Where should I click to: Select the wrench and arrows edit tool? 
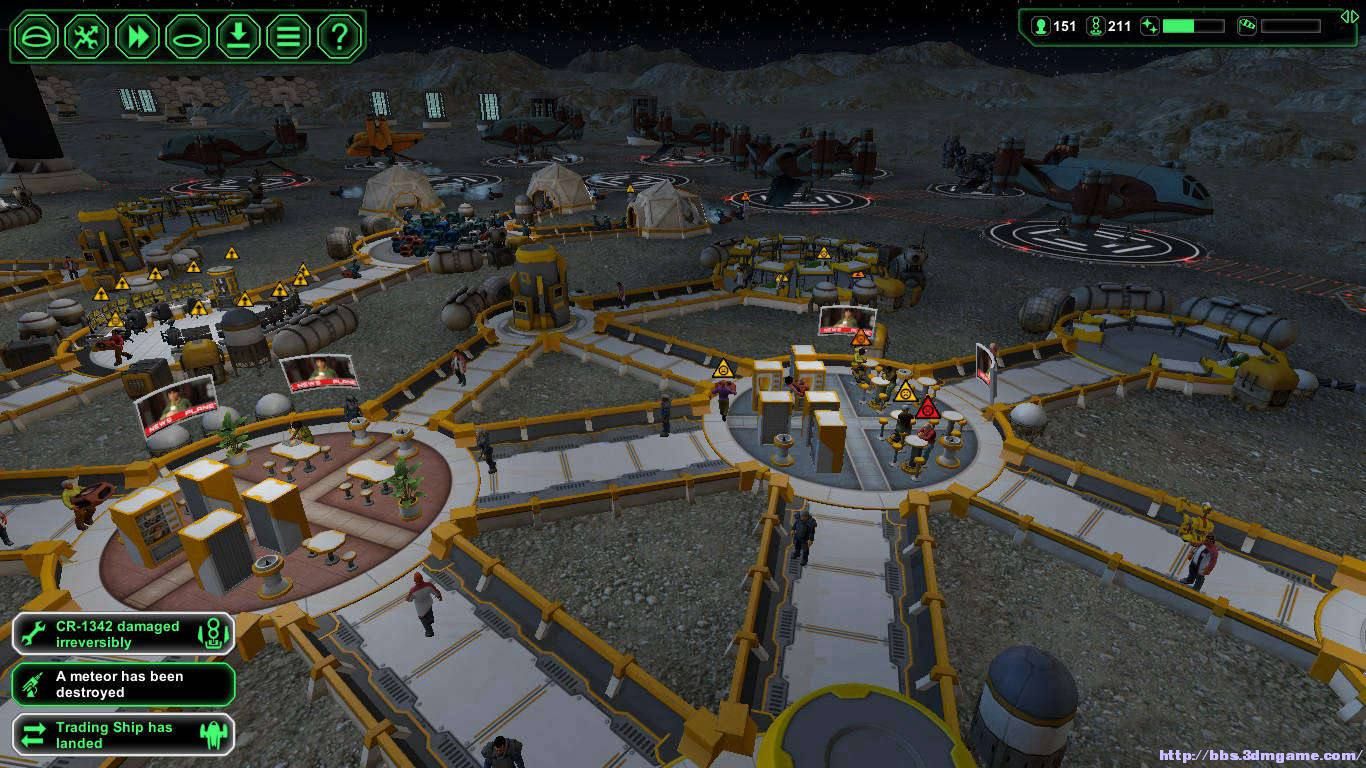pos(87,37)
